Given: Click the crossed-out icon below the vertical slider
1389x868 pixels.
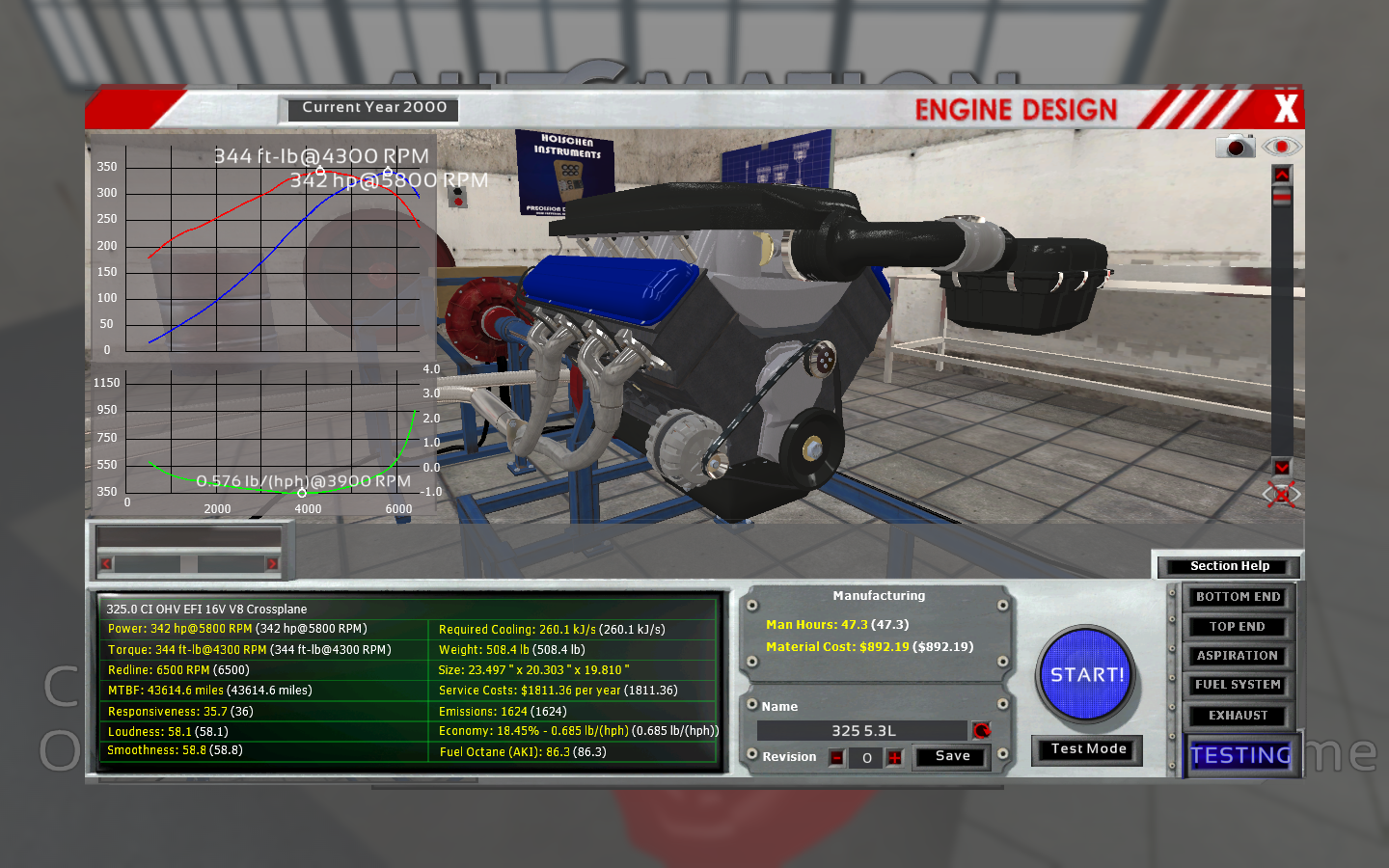Looking at the screenshot, I should coord(1281,495).
